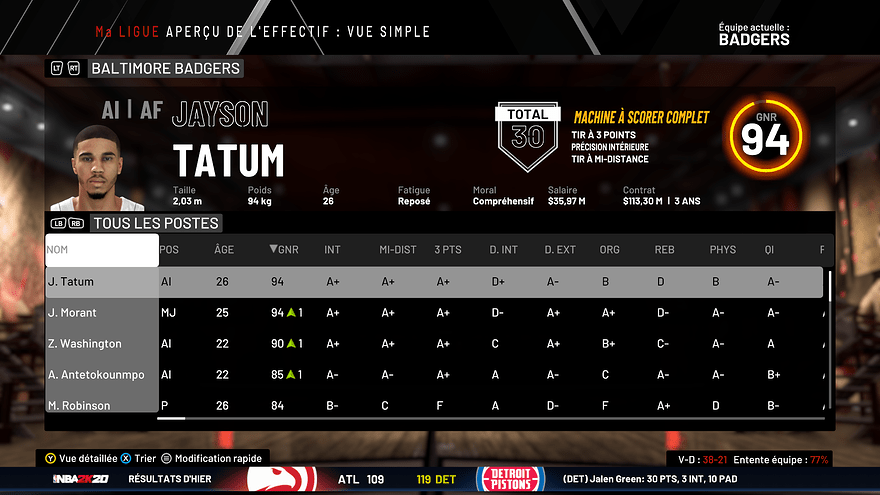Sort roster by the NOM column

pos(101,250)
